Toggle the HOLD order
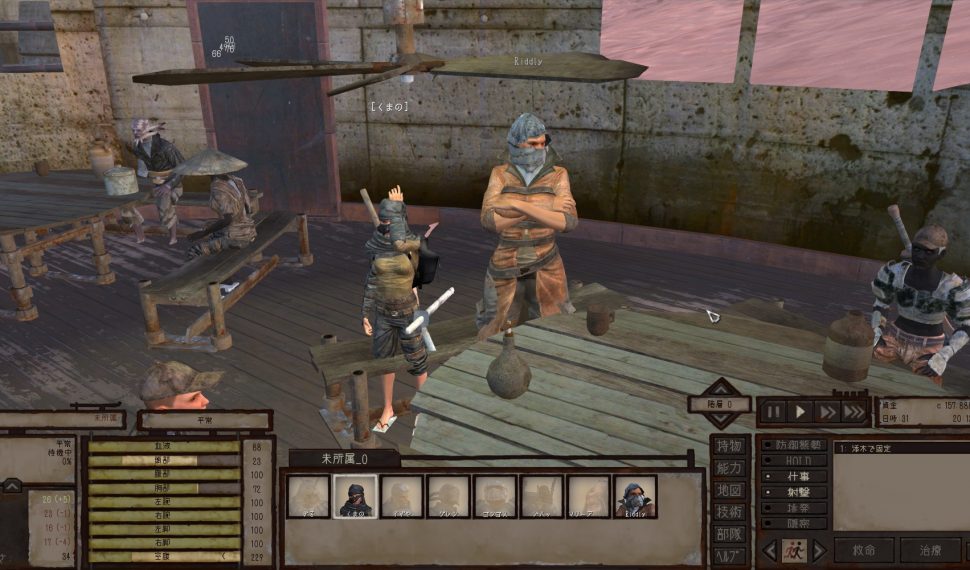 coord(794,461)
